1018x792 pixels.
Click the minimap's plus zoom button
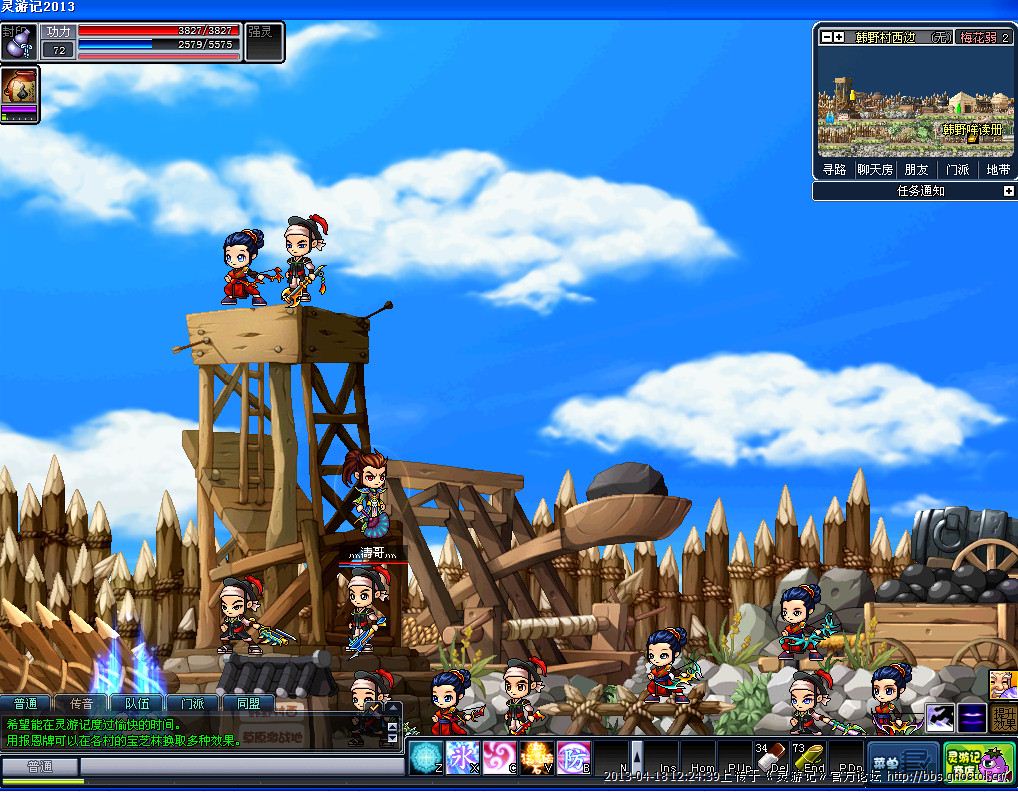(x=839, y=37)
